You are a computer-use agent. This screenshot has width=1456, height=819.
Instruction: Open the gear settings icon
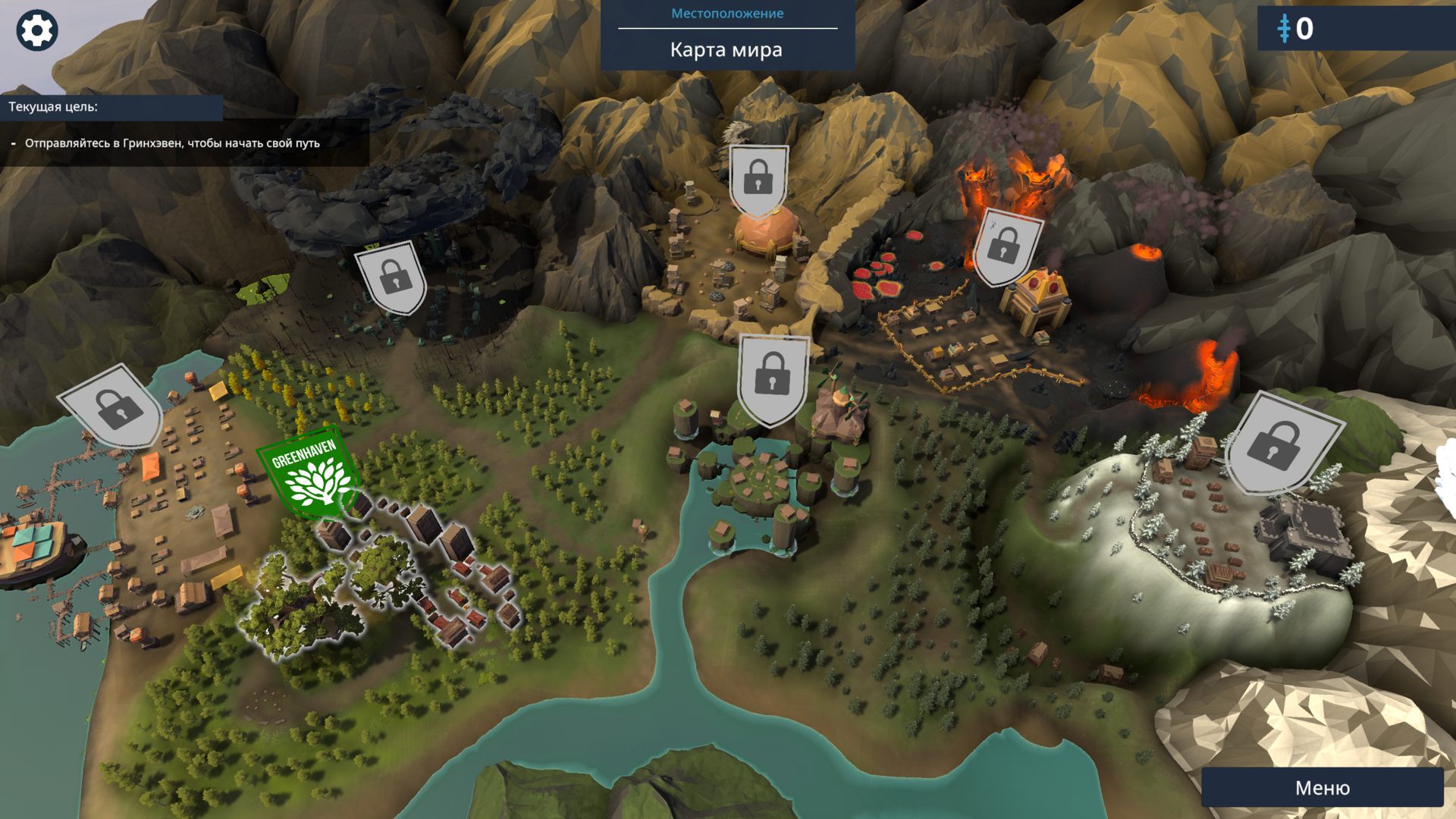(x=36, y=31)
